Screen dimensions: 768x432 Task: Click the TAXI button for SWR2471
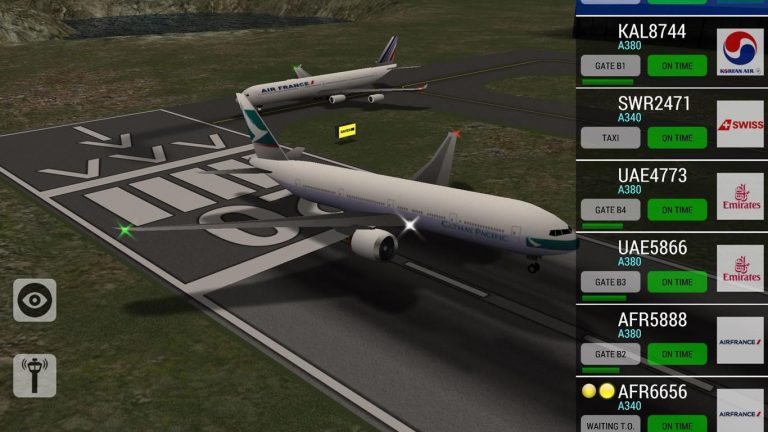(x=611, y=138)
